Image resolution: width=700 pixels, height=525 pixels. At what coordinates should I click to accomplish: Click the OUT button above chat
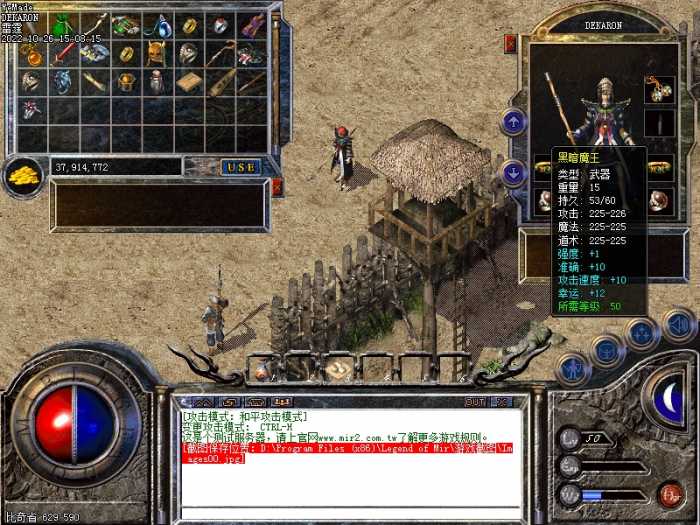pos(475,401)
